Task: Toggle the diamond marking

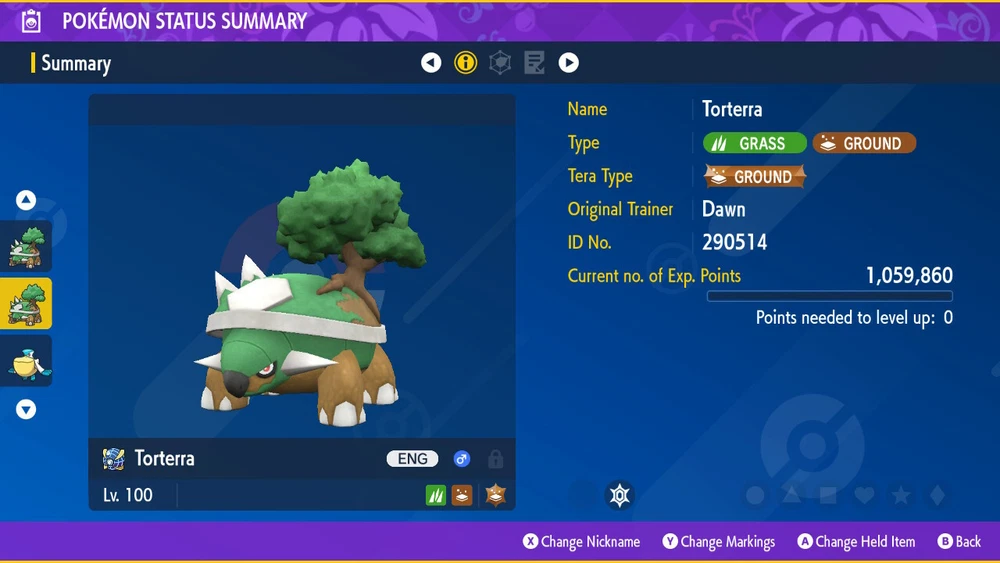Action: pos(936,495)
